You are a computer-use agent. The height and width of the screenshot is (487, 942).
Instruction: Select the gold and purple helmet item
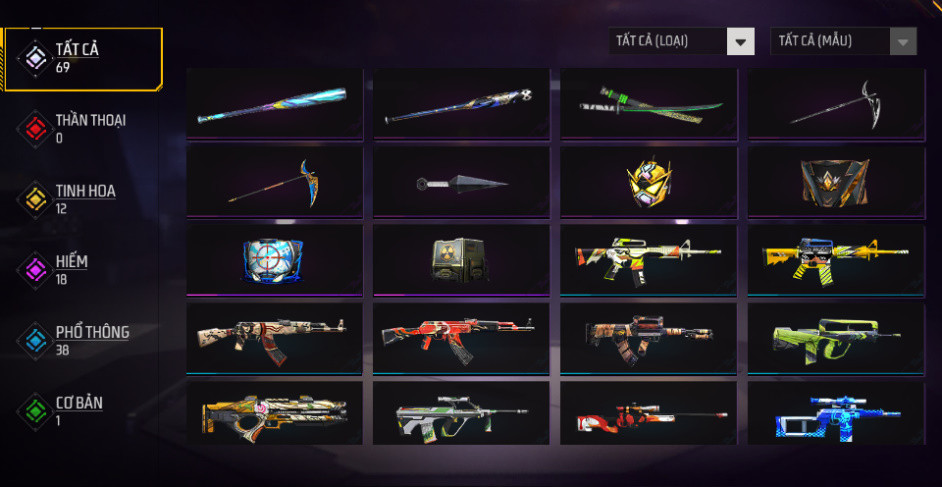[648, 182]
